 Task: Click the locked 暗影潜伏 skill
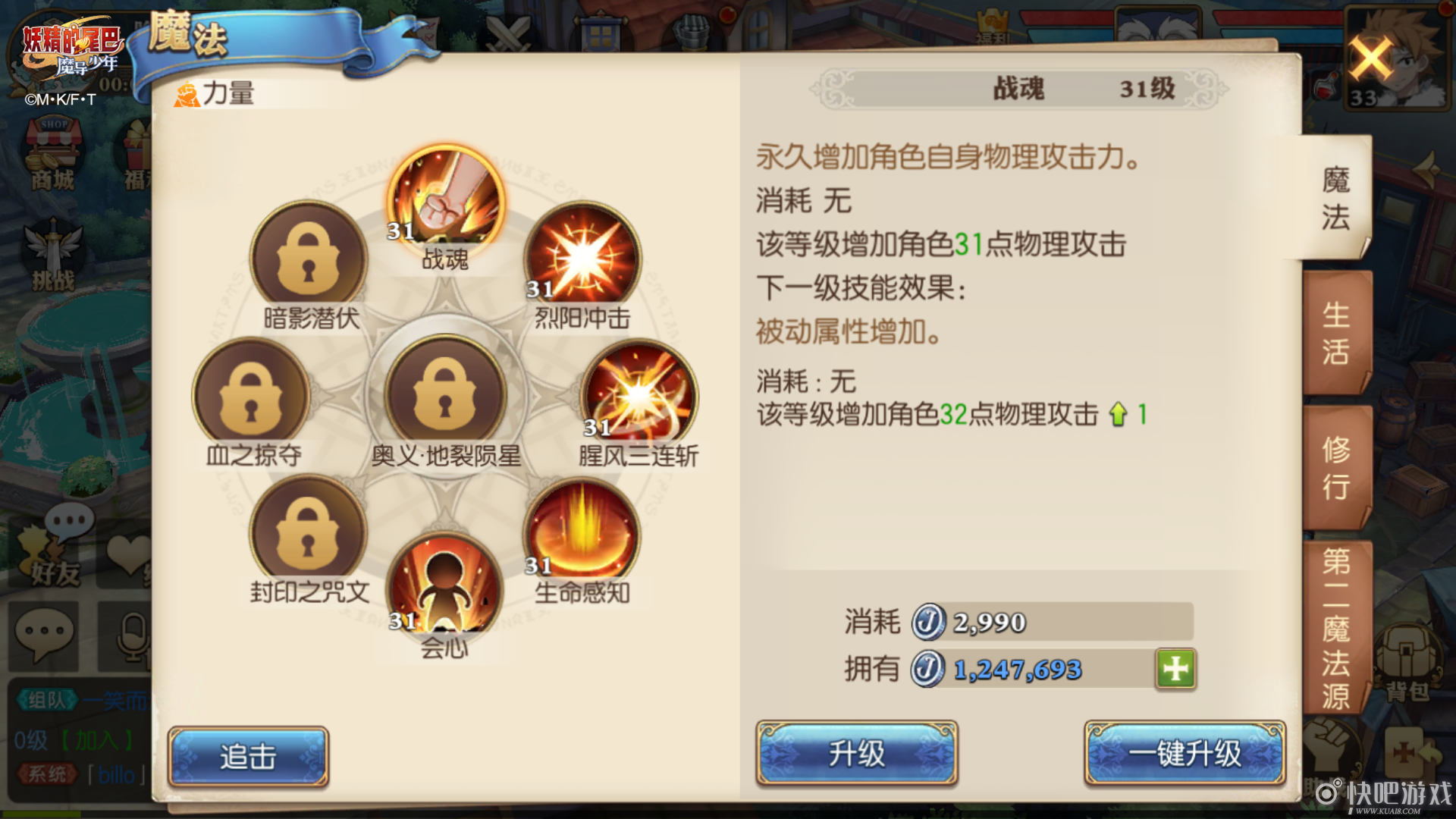click(x=309, y=258)
